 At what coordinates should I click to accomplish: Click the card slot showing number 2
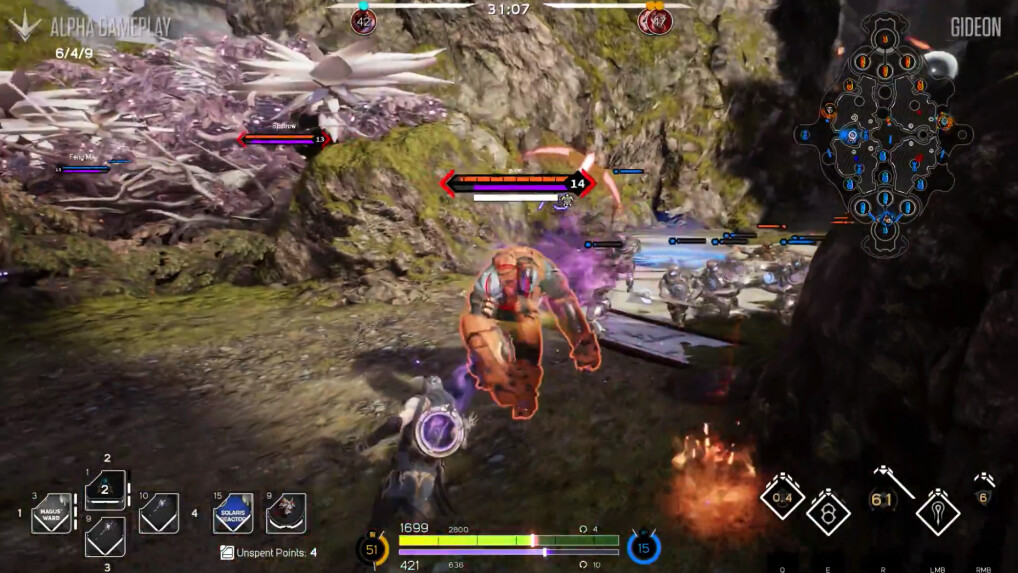[x=105, y=489]
